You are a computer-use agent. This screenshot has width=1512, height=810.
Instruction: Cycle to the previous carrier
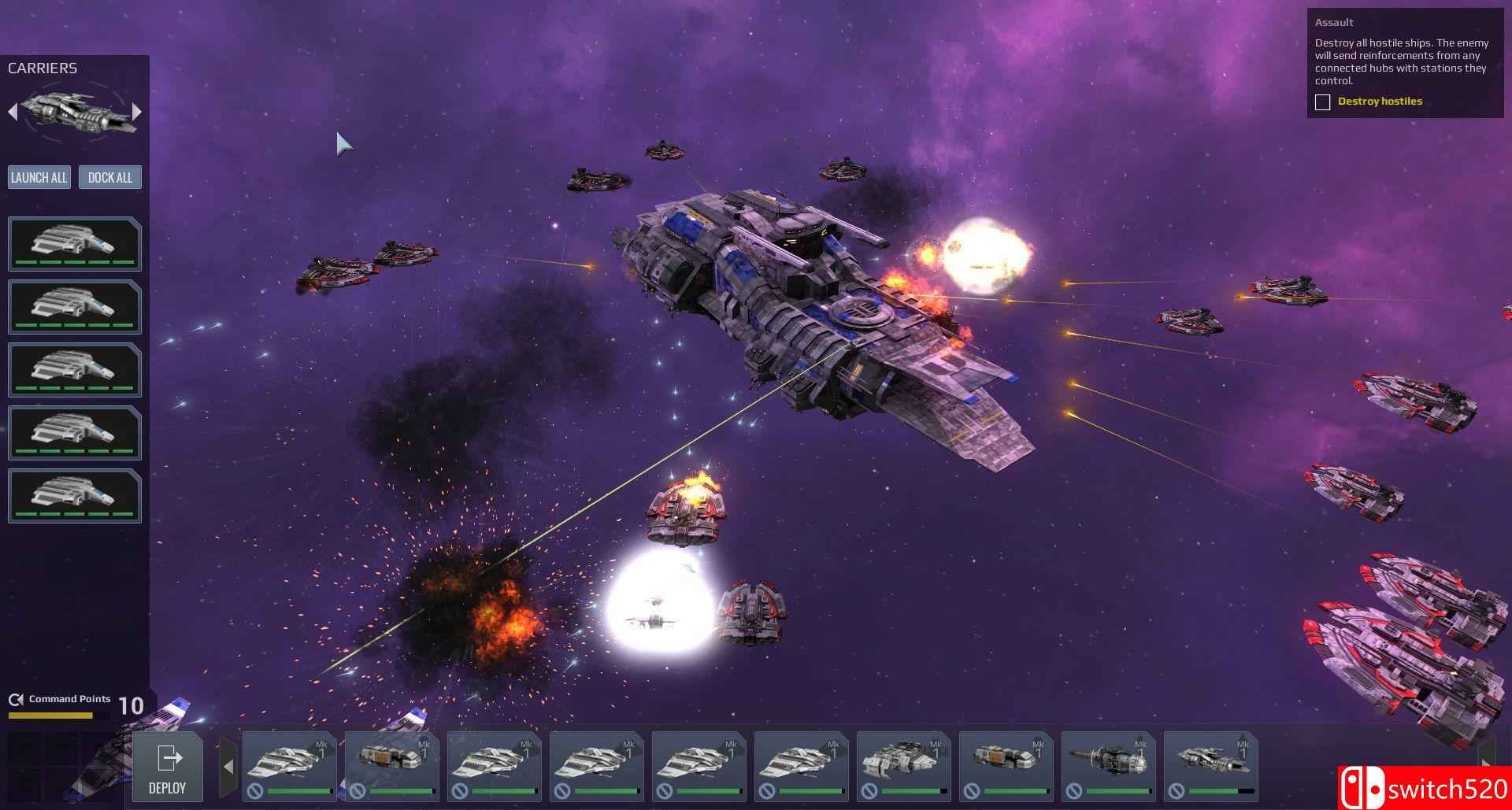13,112
